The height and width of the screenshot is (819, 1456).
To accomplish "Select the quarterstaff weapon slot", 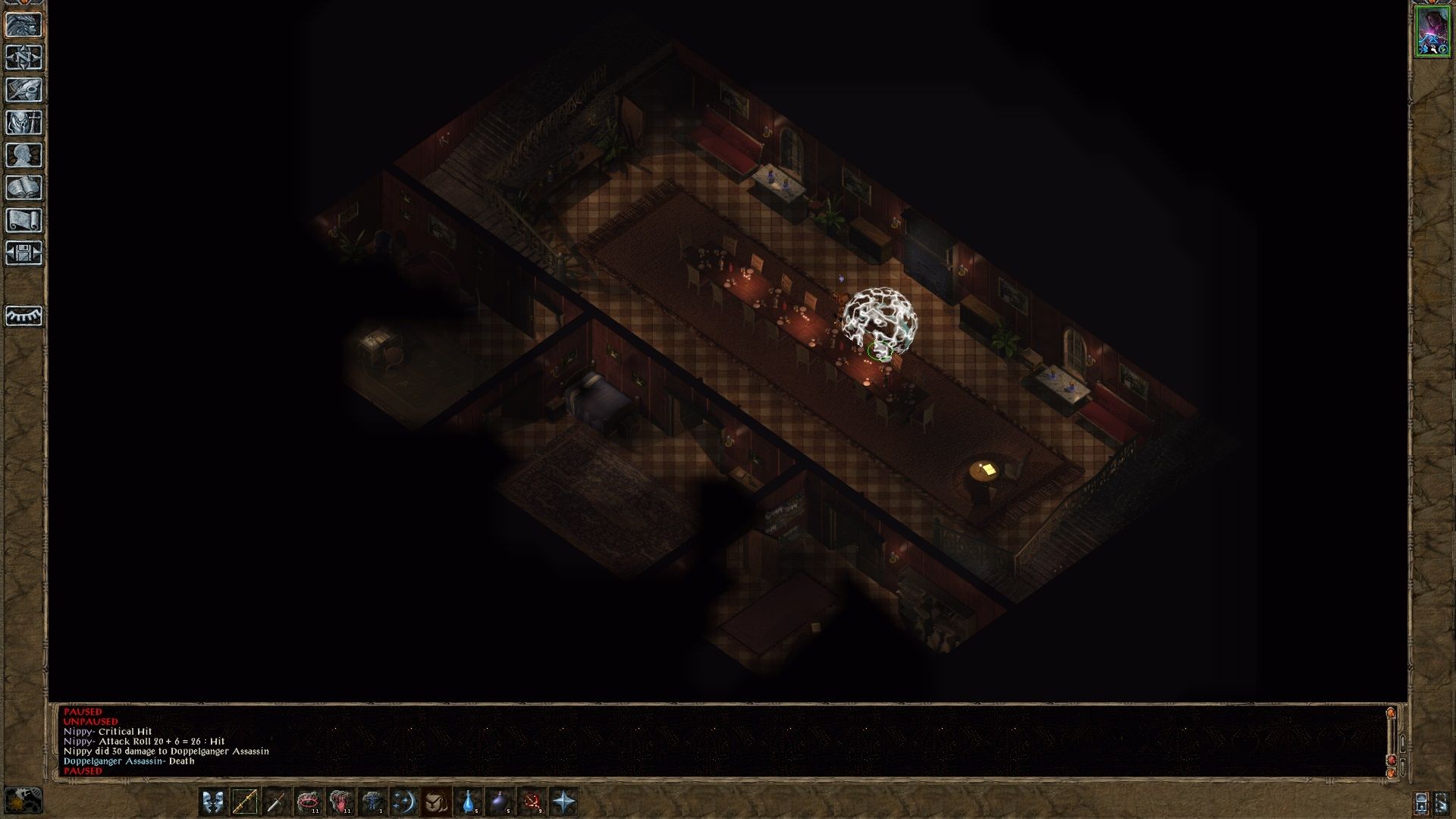I will pyautogui.click(x=245, y=801).
